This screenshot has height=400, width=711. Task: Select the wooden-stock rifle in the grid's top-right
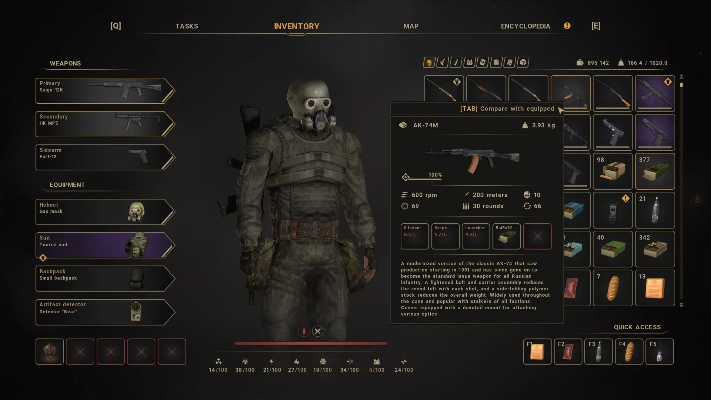click(x=613, y=92)
